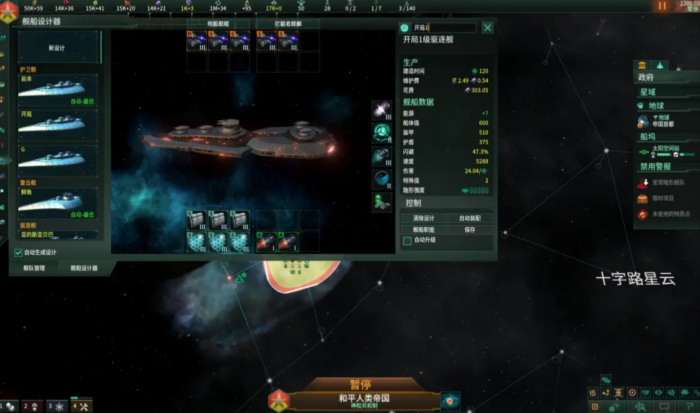Viewport: 700px width, 413px height.
Task: Switch to the 舰队管理 tab
Action: coord(35,268)
